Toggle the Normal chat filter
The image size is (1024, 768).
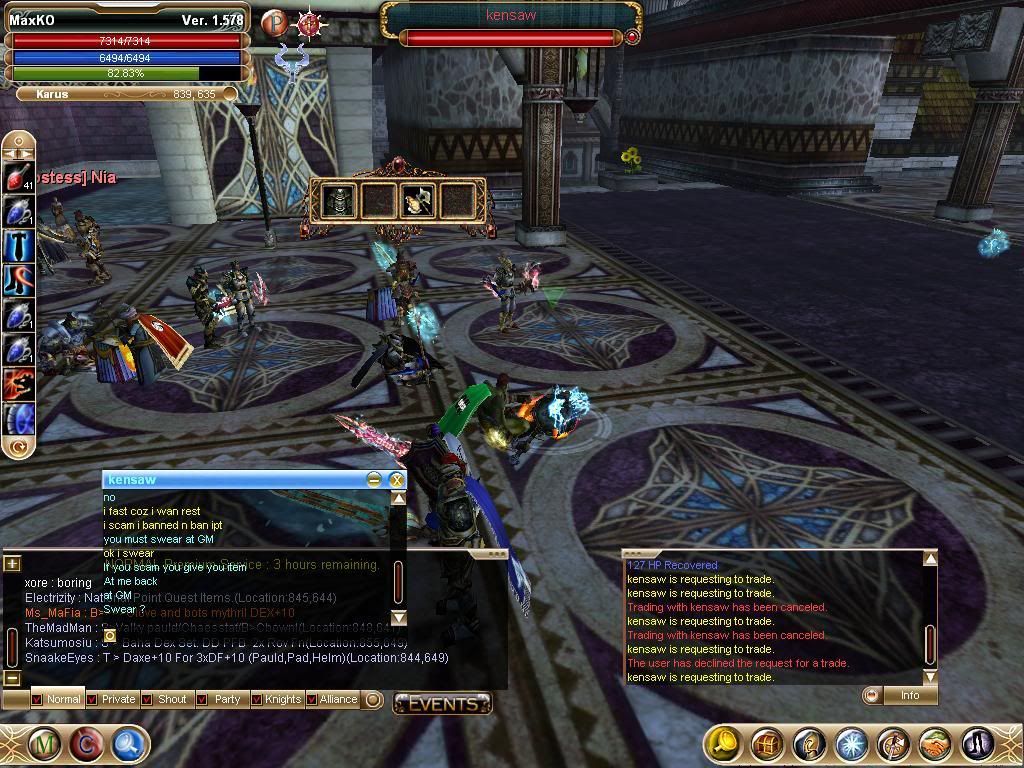coord(36,699)
